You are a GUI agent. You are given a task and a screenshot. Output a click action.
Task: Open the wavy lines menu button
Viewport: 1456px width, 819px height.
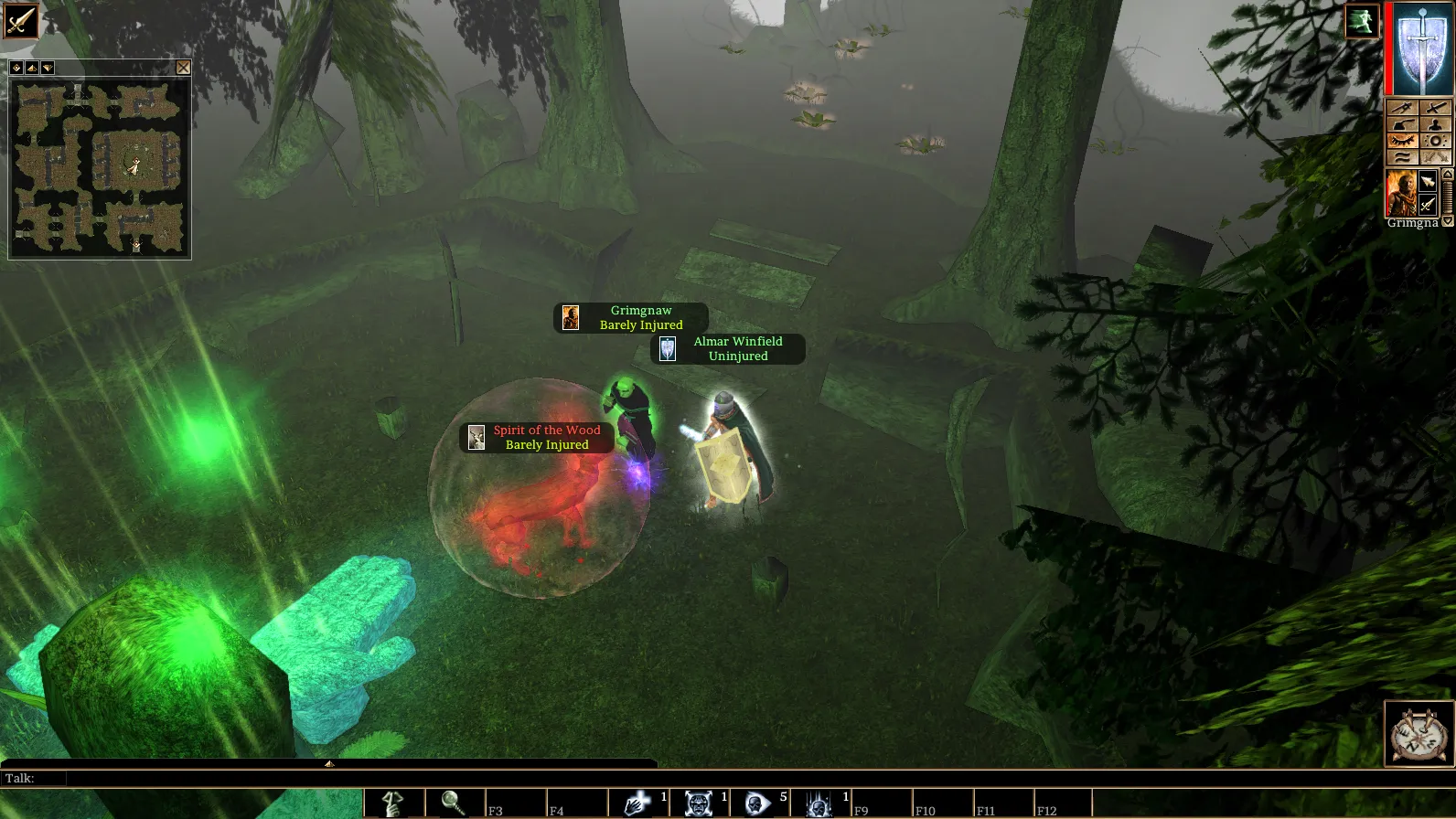point(1402,157)
